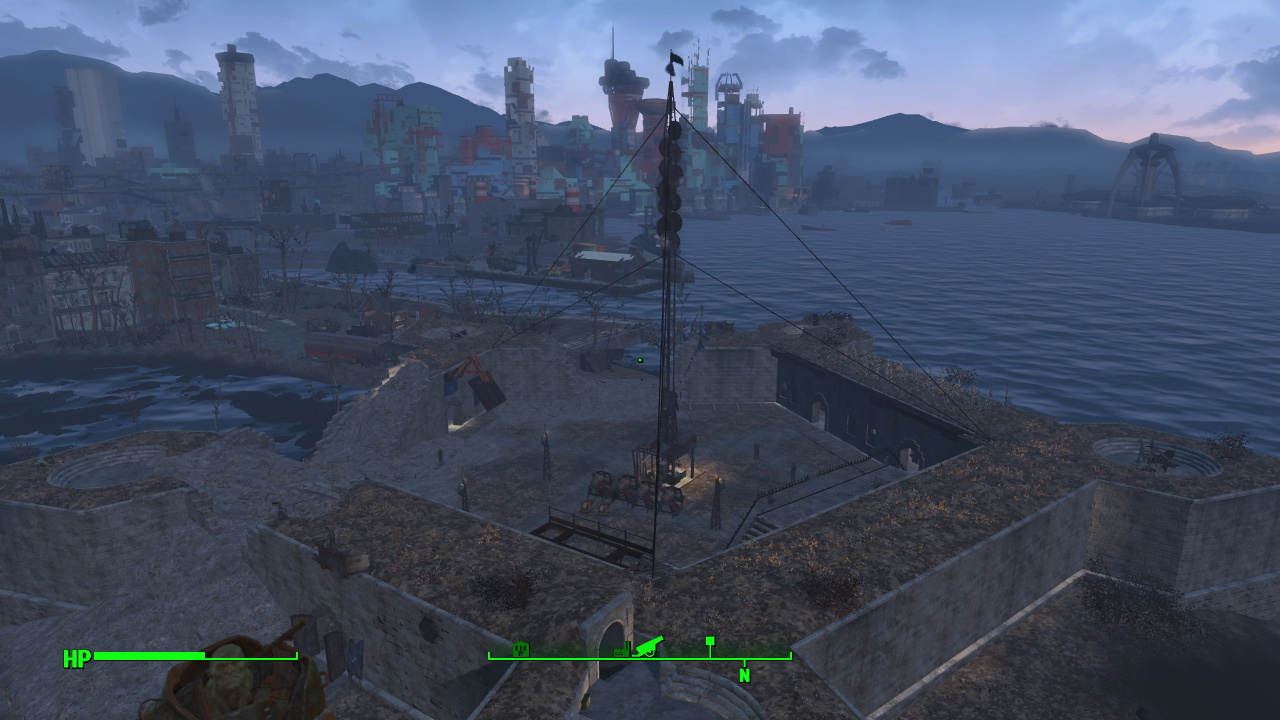Click the cannon marker on the compass
Viewport: 1280px width, 720px height.
pos(645,648)
